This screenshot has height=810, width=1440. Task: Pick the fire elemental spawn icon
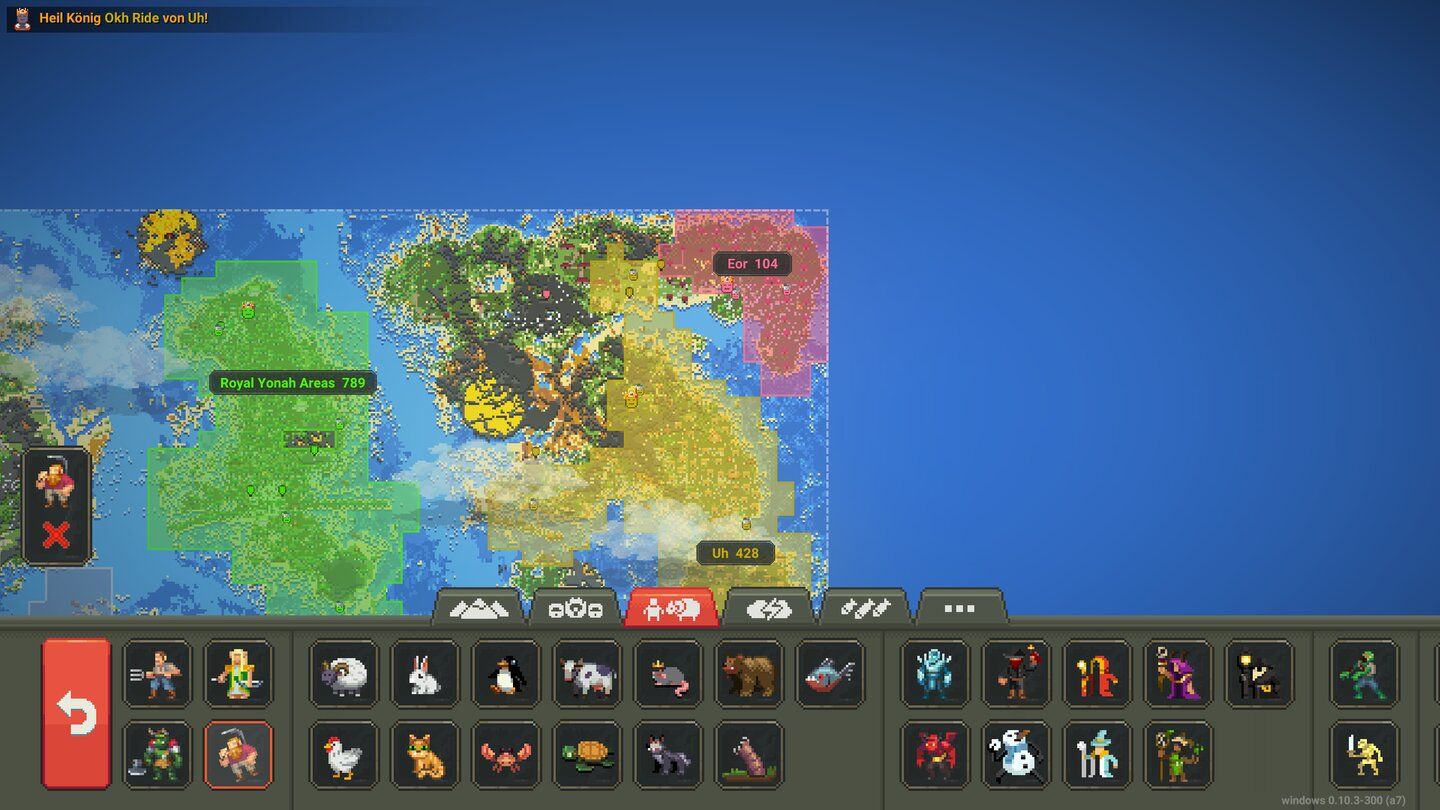(x=1097, y=675)
